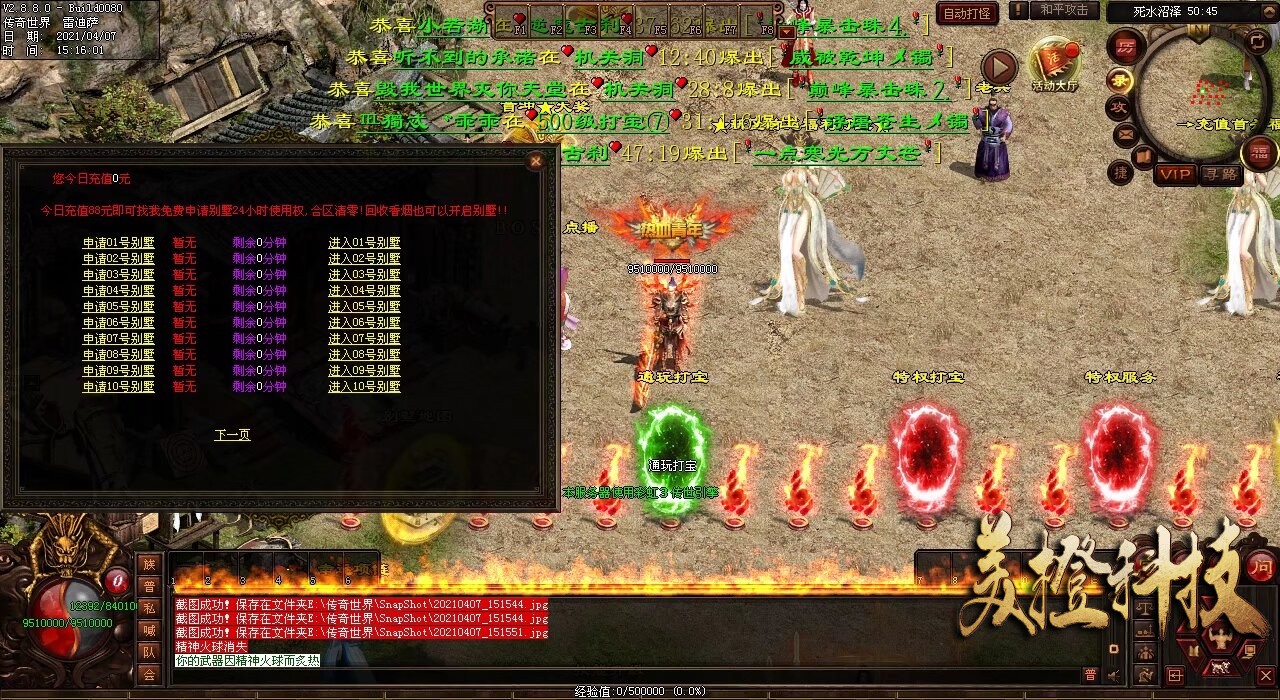This screenshot has width=1280, height=700.
Task: Select the guild chat channel (族)
Action: [149, 564]
